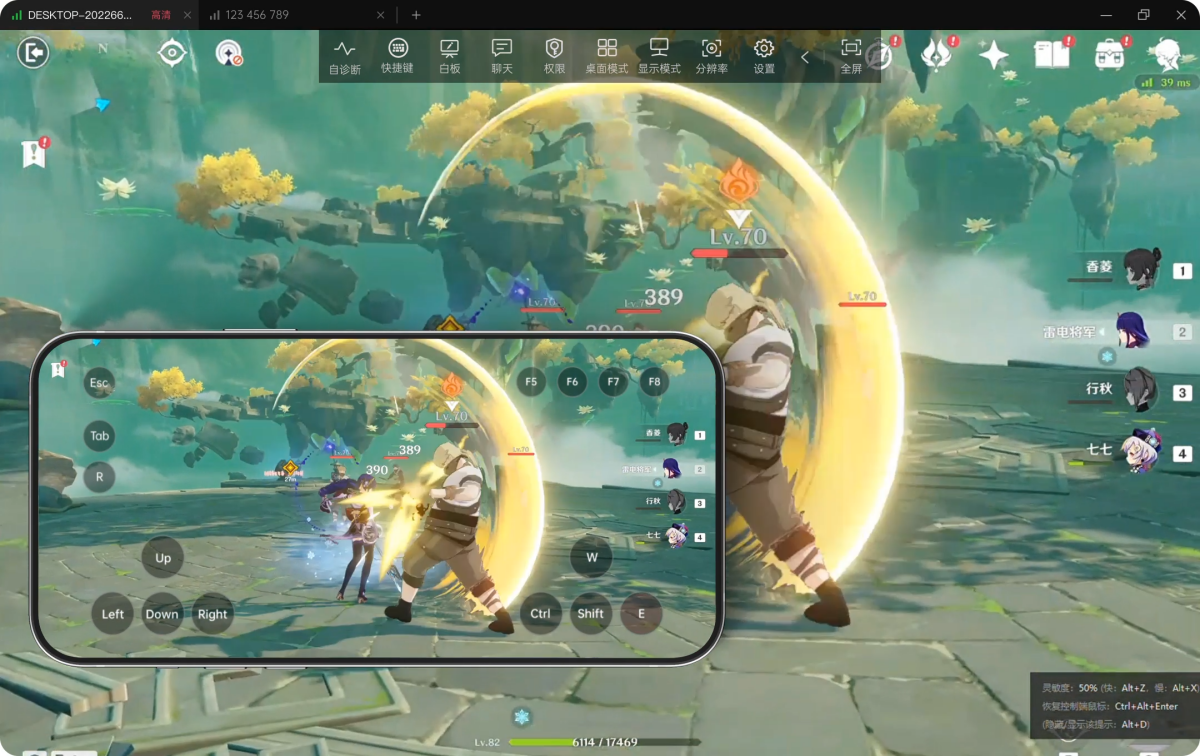Open the 设置 settings in the toolbar
1200x756 pixels.
[x=764, y=57]
